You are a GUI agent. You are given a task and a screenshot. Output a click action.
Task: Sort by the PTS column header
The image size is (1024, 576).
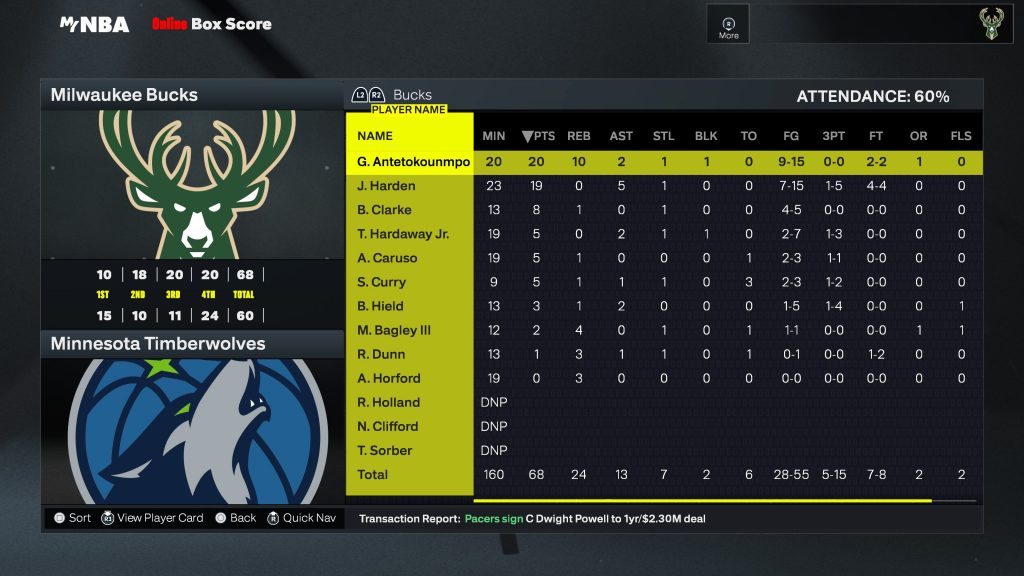click(x=538, y=136)
